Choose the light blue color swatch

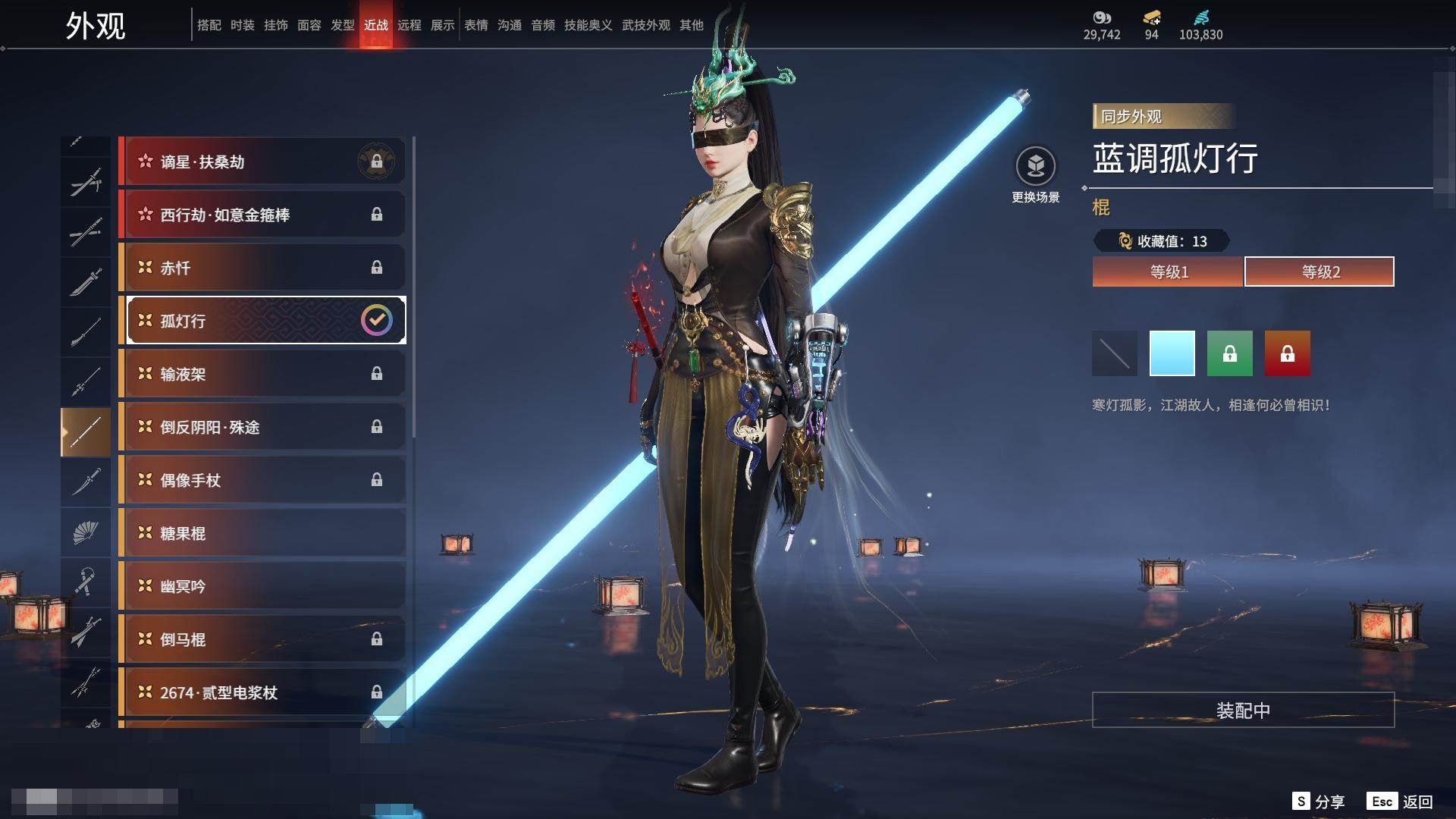[x=1172, y=353]
